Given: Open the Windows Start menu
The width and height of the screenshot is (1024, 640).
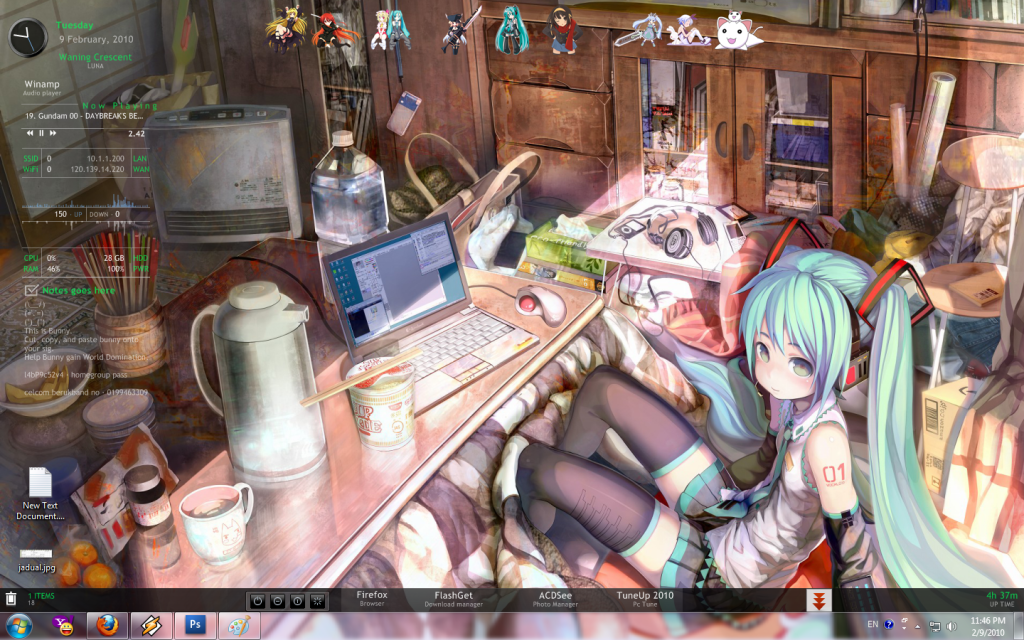Looking at the screenshot, I should click(19, 626).
